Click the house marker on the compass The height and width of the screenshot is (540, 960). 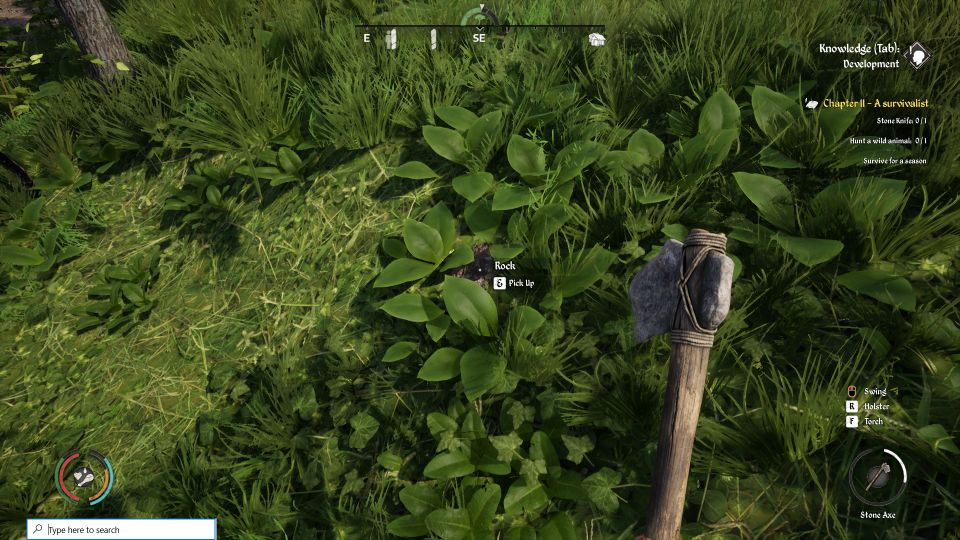click(x=596, y=39)
